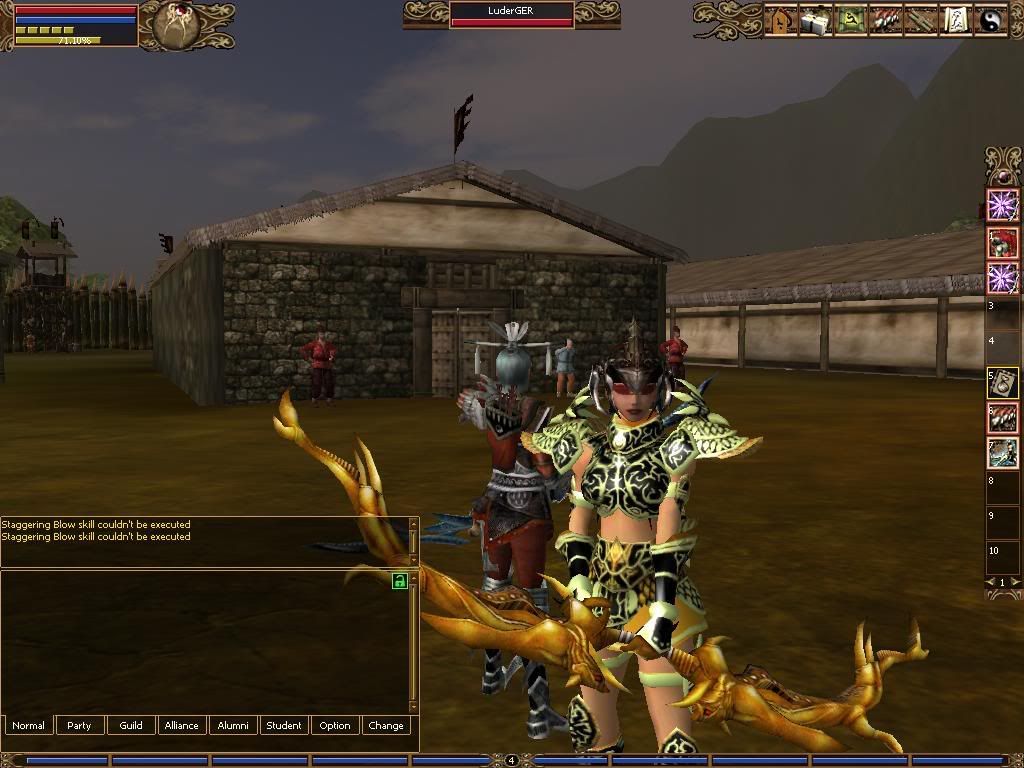Open the yin-yang menu icon
This screenshot has width=1024, height=768.
pyautogui.click(x=991, y=20)
